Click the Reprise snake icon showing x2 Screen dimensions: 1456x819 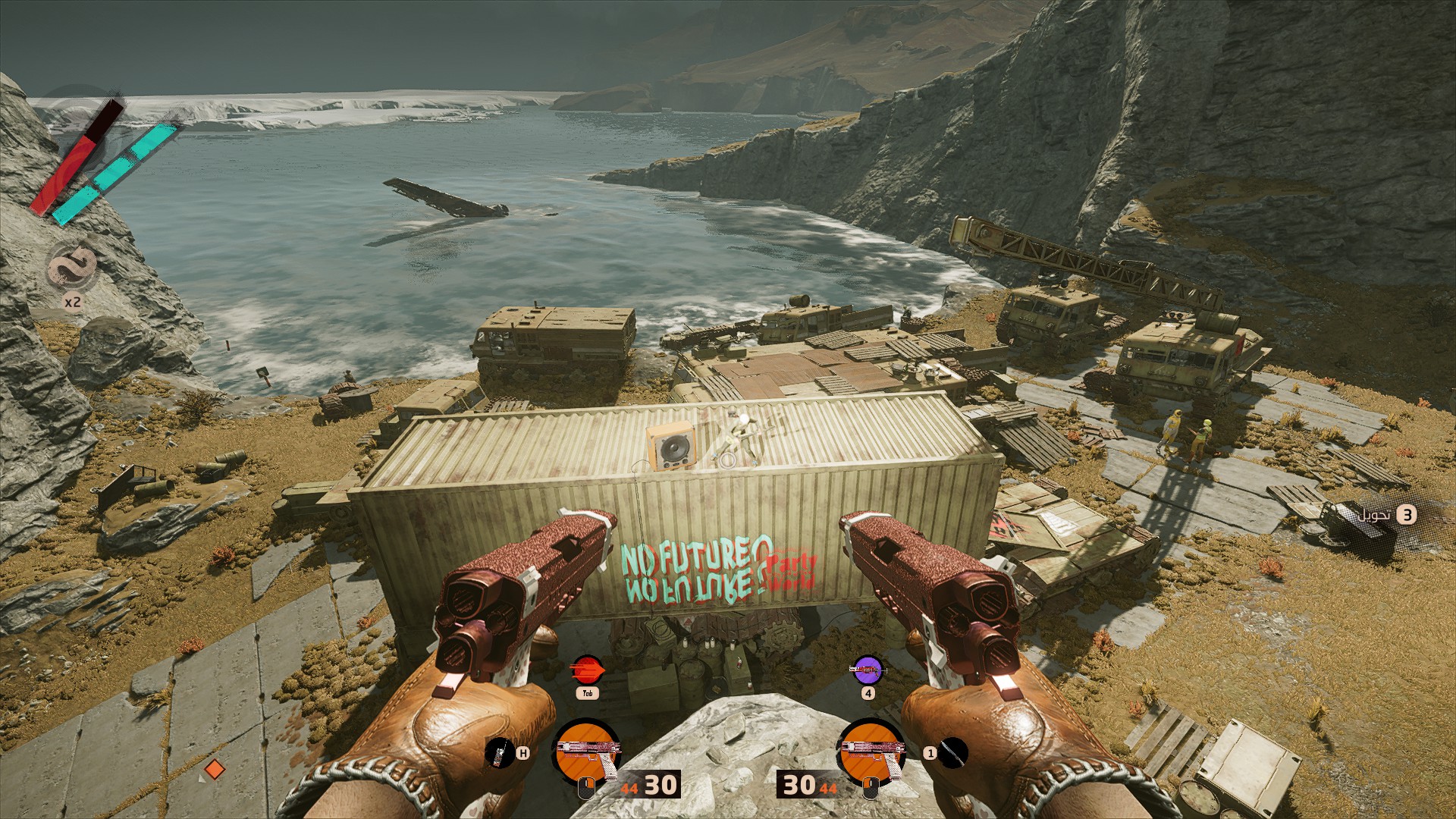pyautogui.click(x=73, y=268)
